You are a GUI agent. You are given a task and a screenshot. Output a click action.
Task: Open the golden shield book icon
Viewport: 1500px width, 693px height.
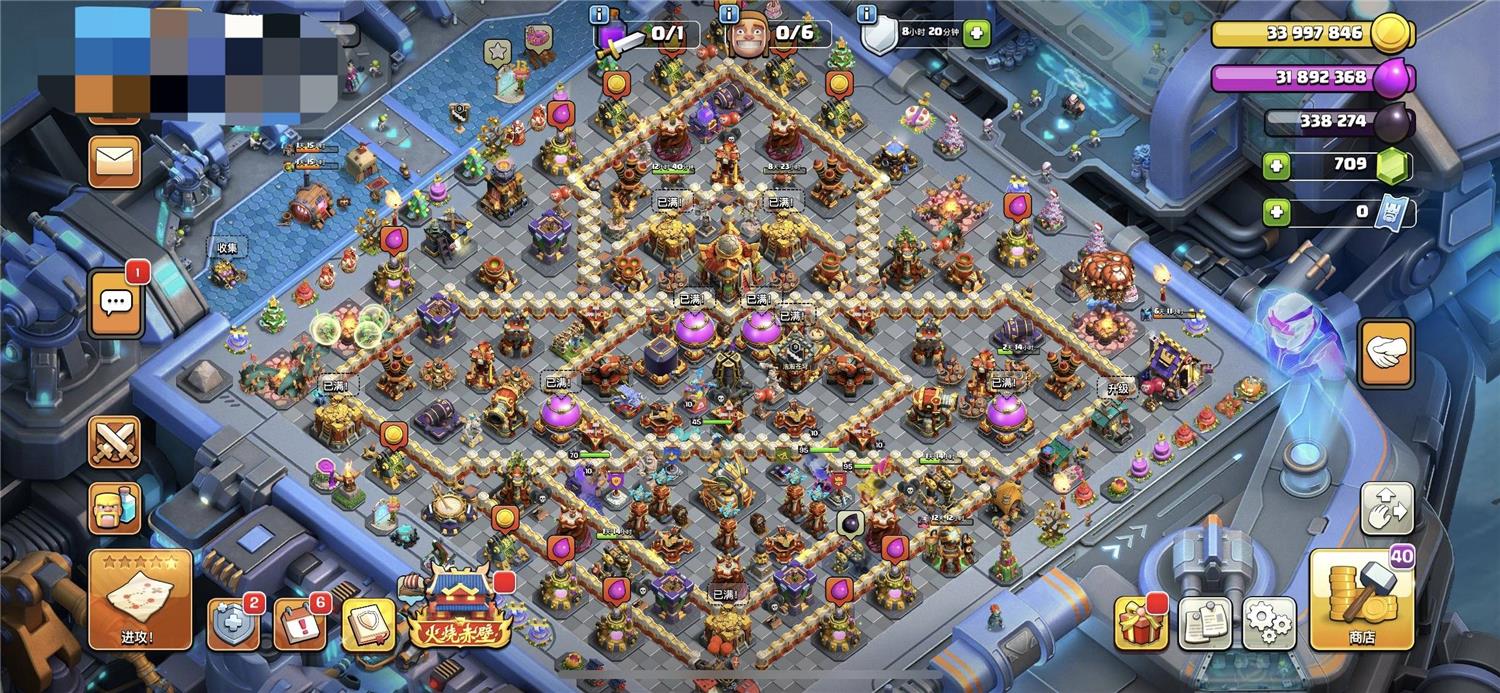pos(369,625)
